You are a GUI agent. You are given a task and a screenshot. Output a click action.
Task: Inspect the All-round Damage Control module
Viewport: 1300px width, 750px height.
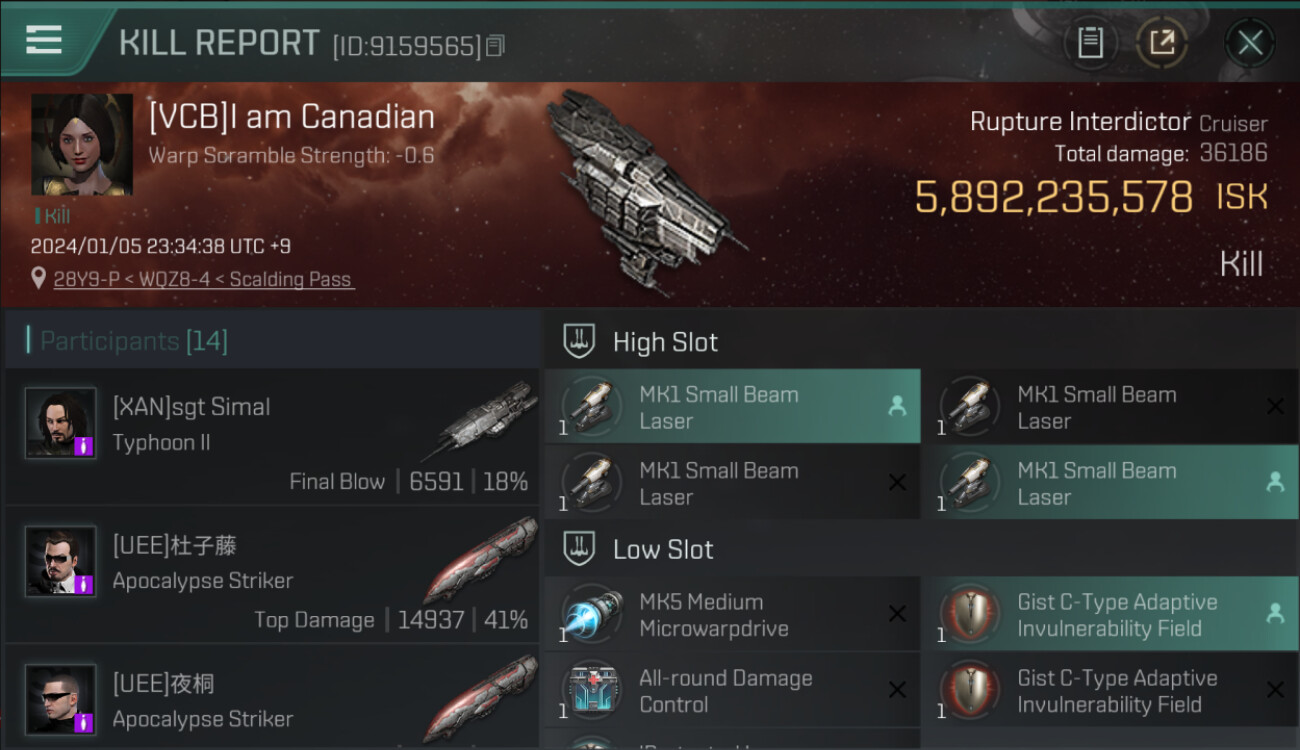click(x=731, y=691)
